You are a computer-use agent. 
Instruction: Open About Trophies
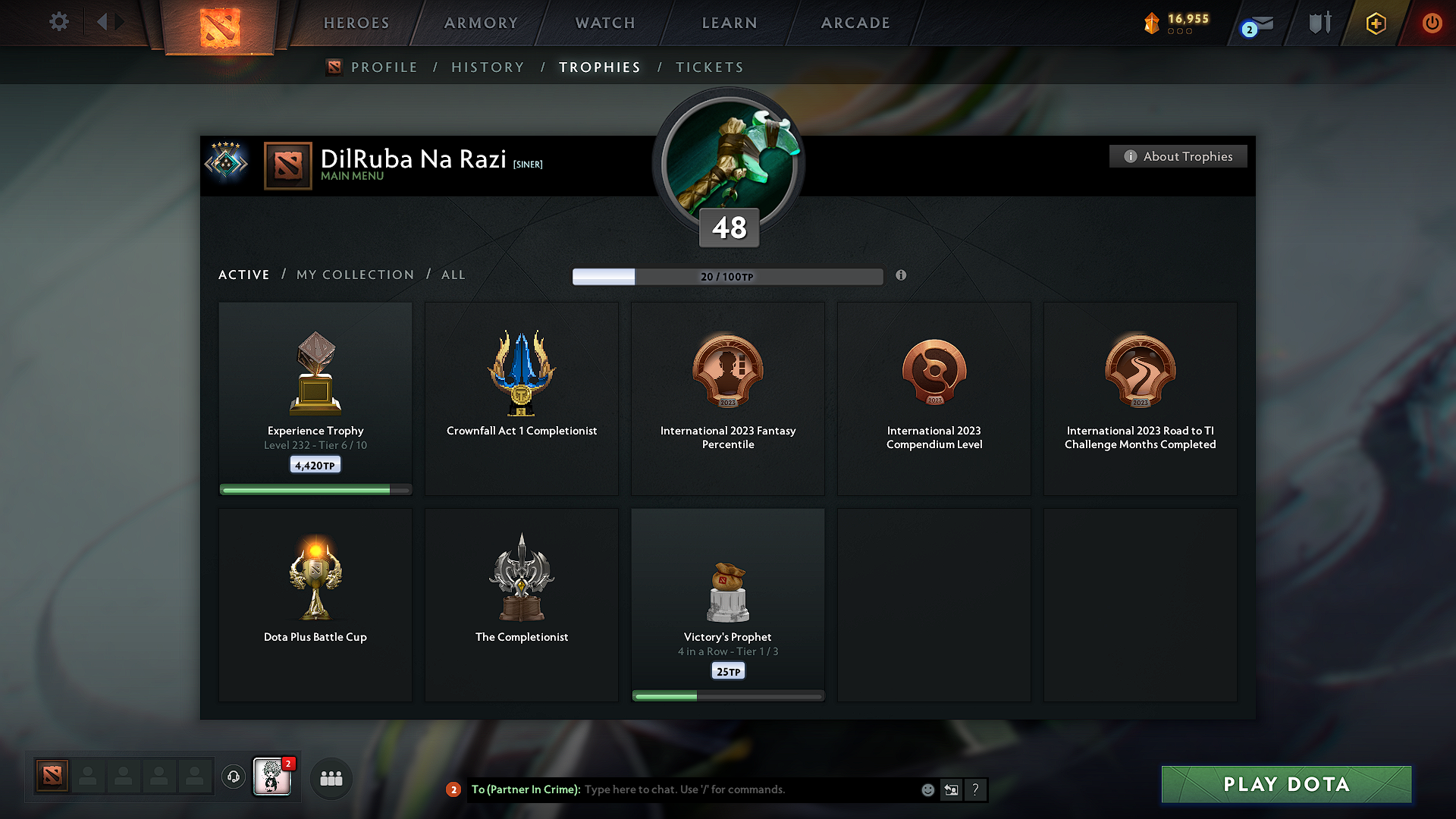tap(1178, 156)
